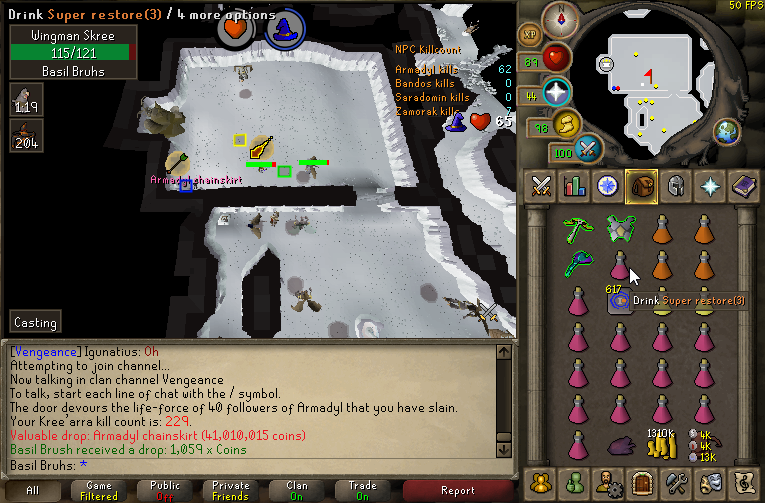Click the Report button
Viewport: 765px width, 503px height.
pyautogui.click(x=458, y=490)
